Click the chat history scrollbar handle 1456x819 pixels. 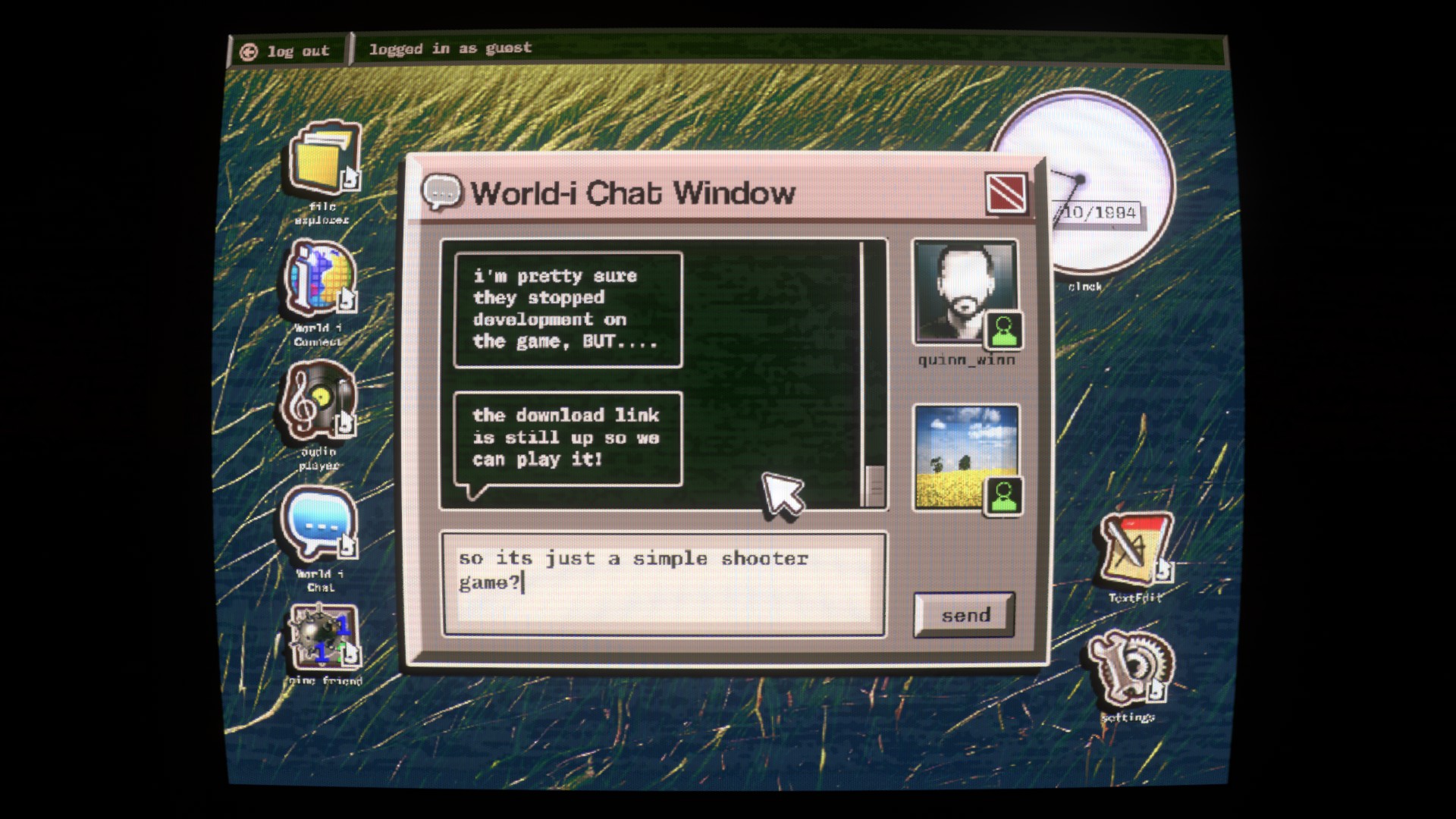click(x=874, y=484)
